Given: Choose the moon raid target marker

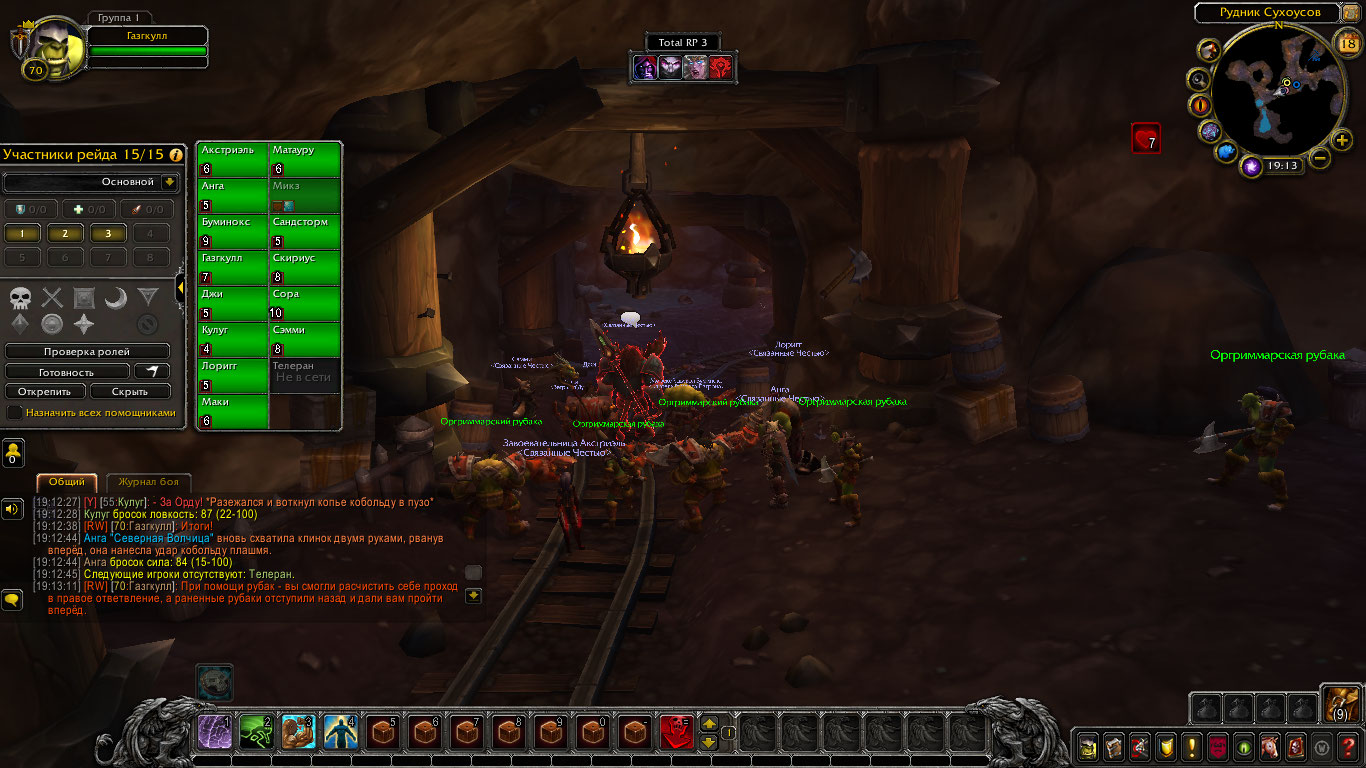Looking at the screenshot, I should tap(116, 297).
